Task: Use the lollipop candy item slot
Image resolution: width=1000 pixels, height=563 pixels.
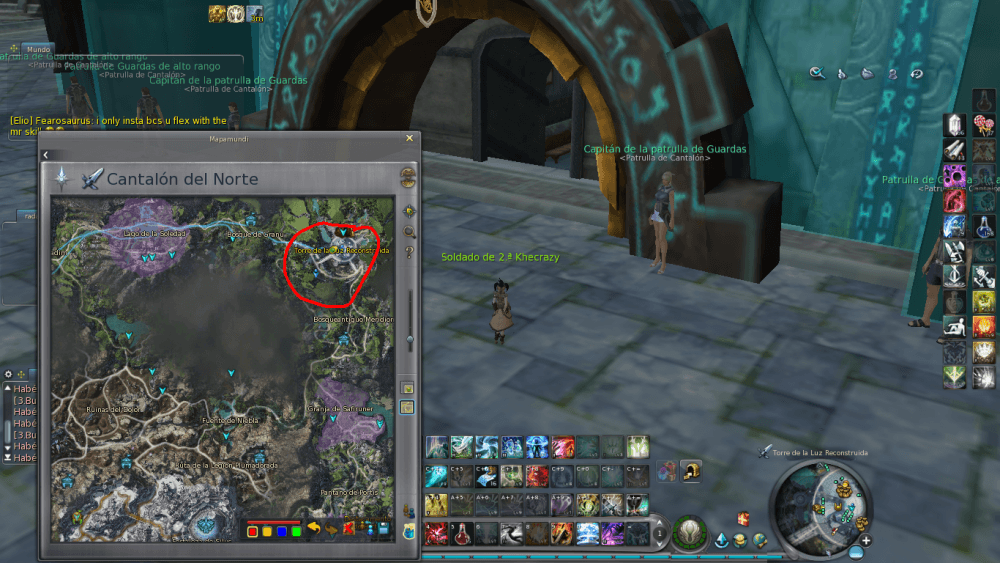Action: 983,124
